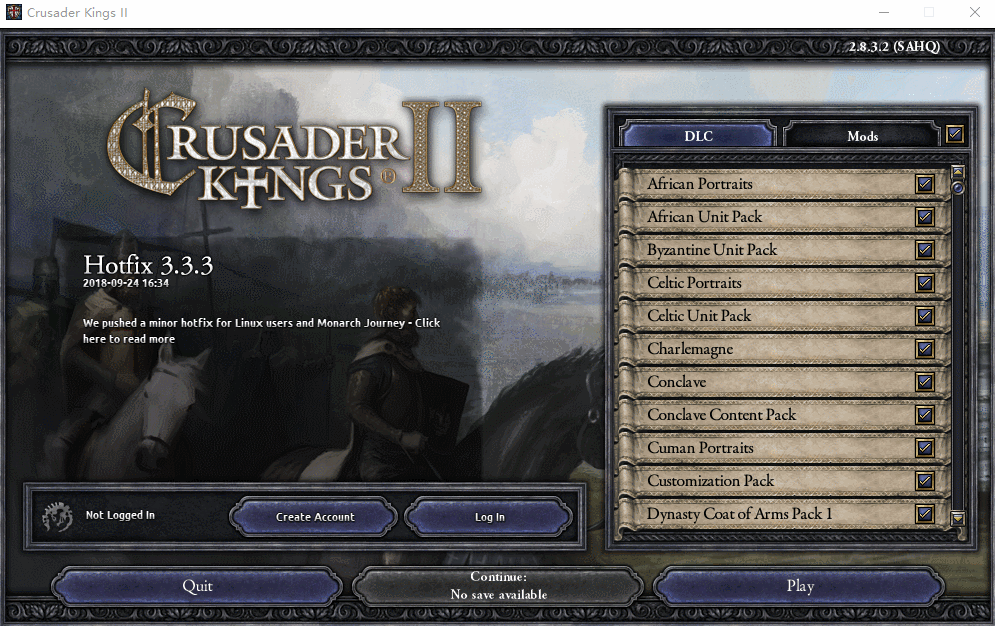Viewport: 995px width, 626px height.
Task: Toggle the Celtic Unit Pack checkbox
Action: [x=925, y=316]
